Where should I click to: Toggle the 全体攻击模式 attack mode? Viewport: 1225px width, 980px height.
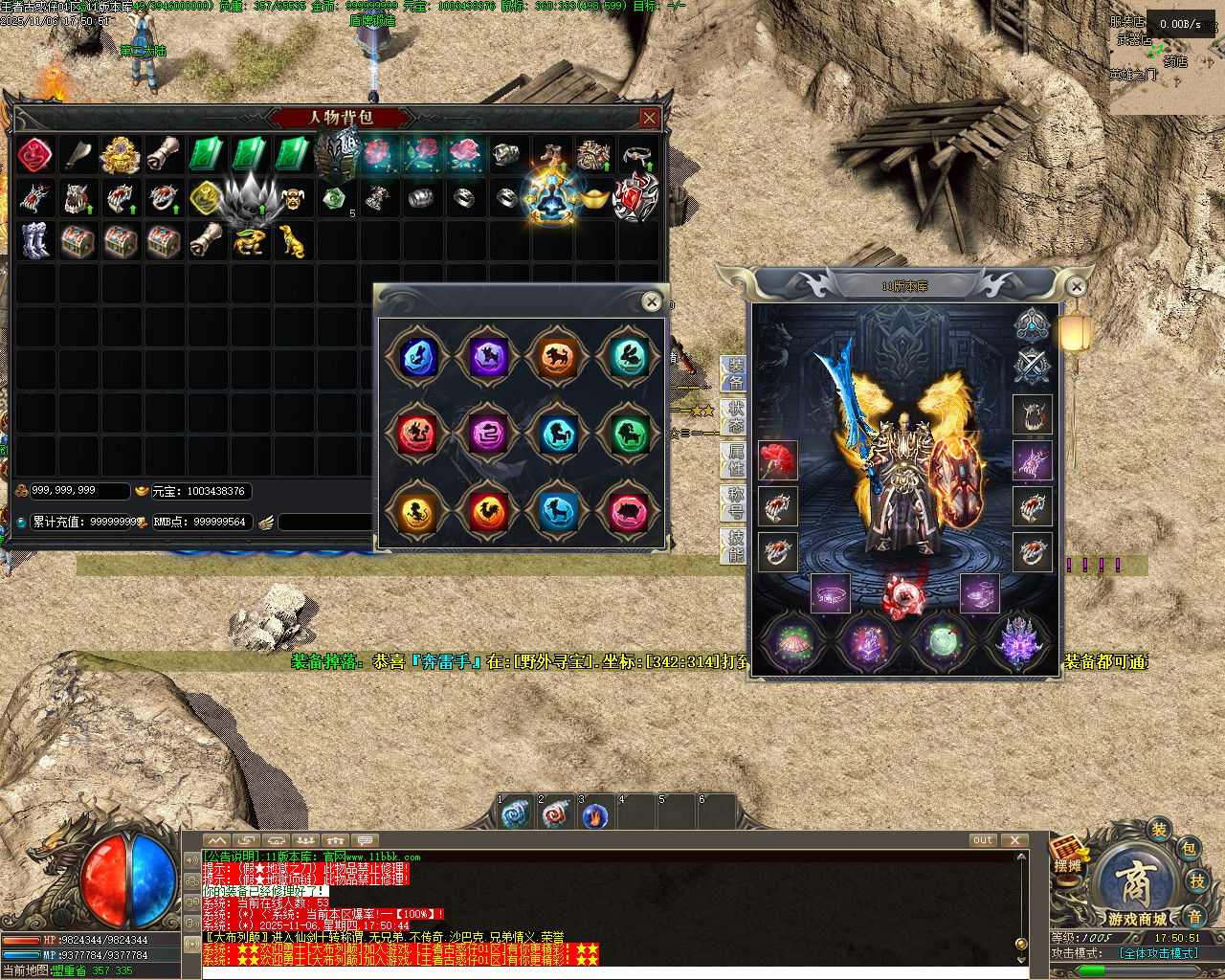pos(1158,953)
